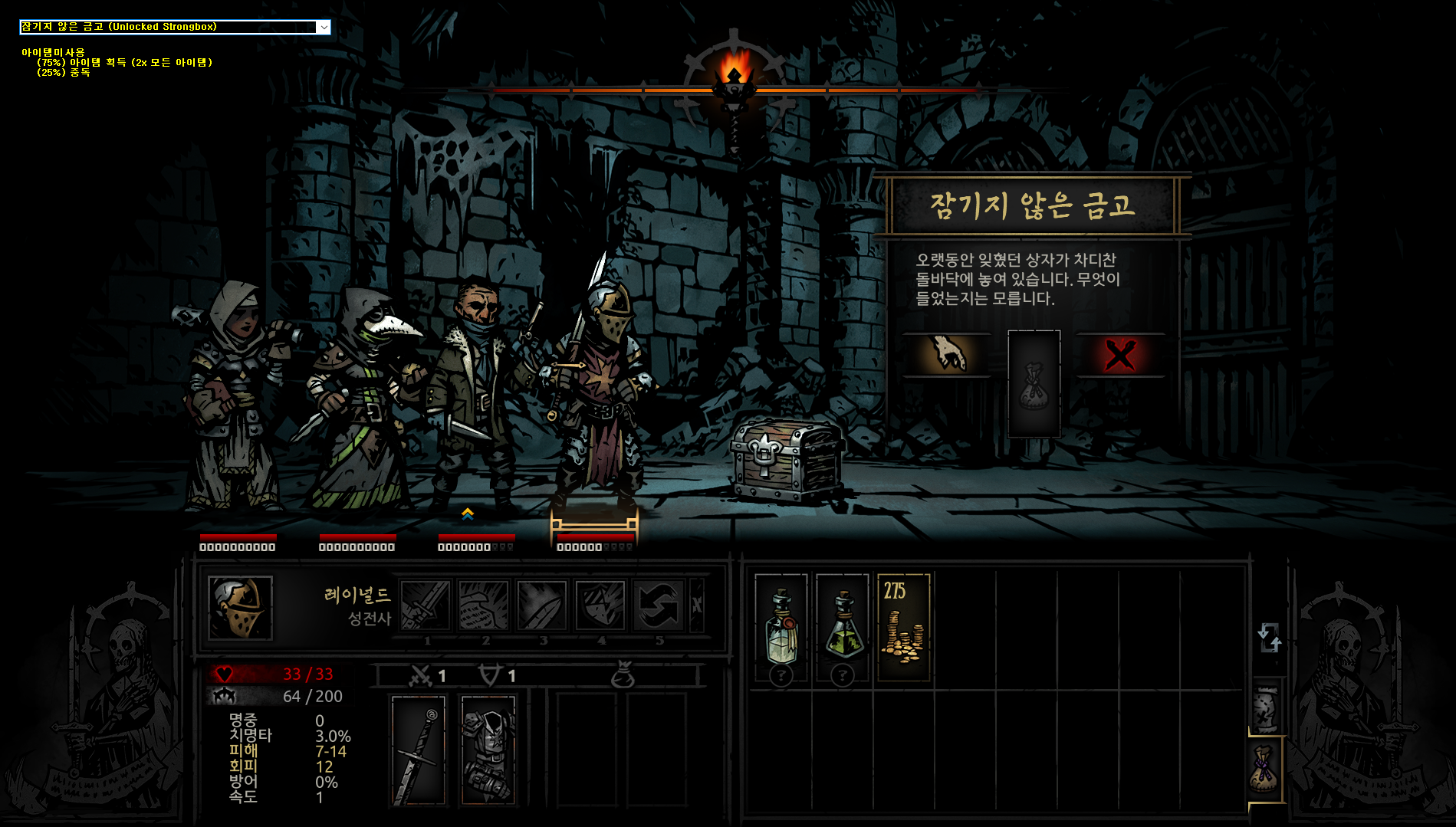Viewport: 1456px width, 827px height.
Task: Choose the sword strike skill in slot 1
Action: click(x=425, y=605)
